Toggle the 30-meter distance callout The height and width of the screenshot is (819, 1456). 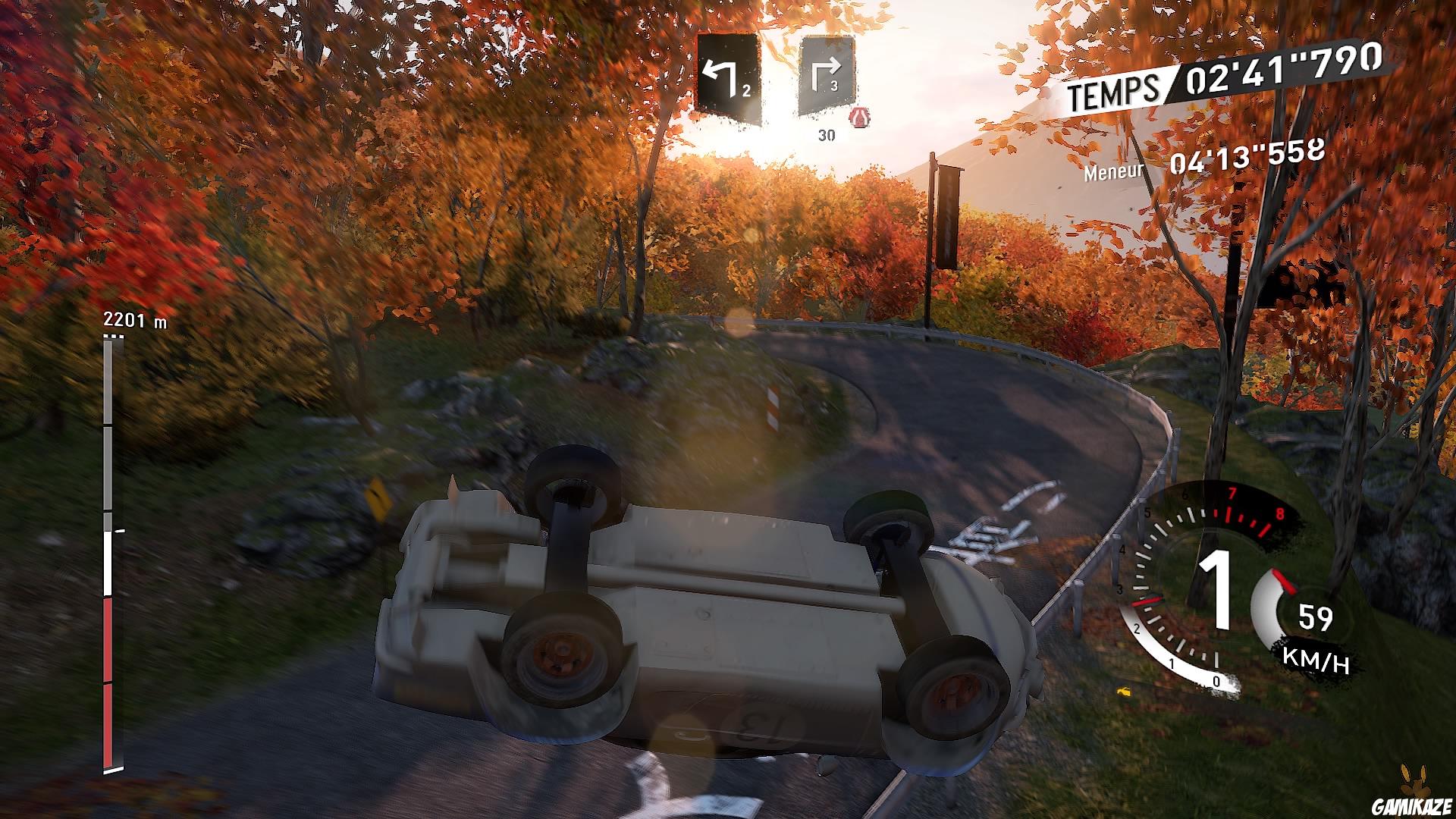(x=827, y=136)
